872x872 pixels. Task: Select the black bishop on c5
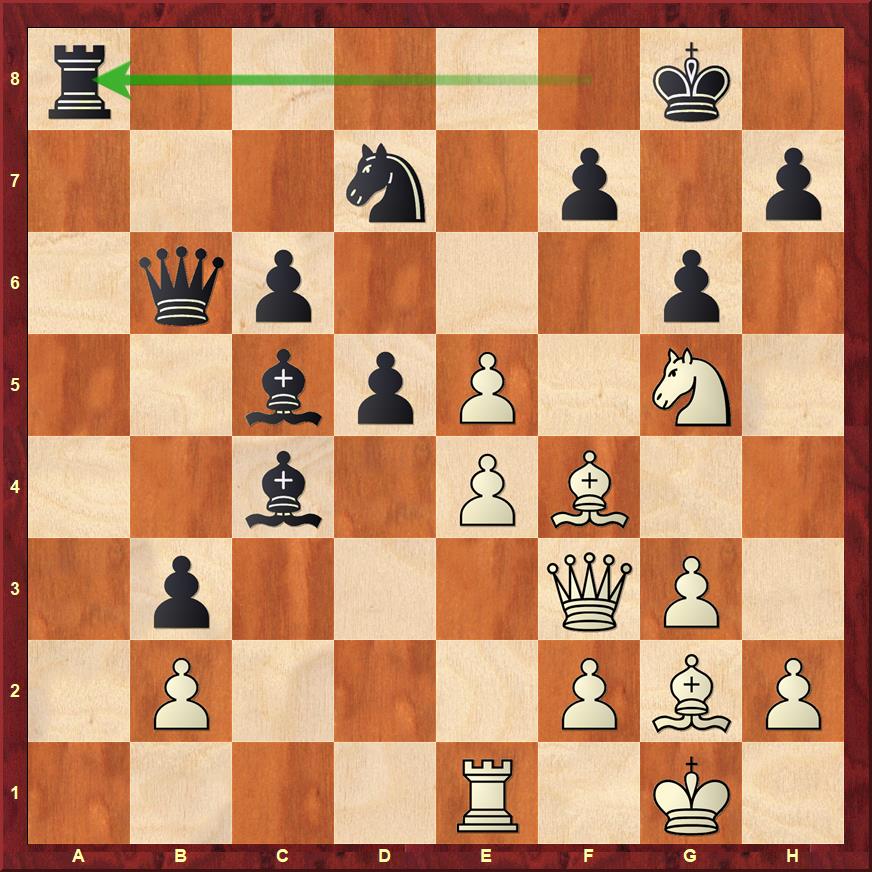pos(283,386)
